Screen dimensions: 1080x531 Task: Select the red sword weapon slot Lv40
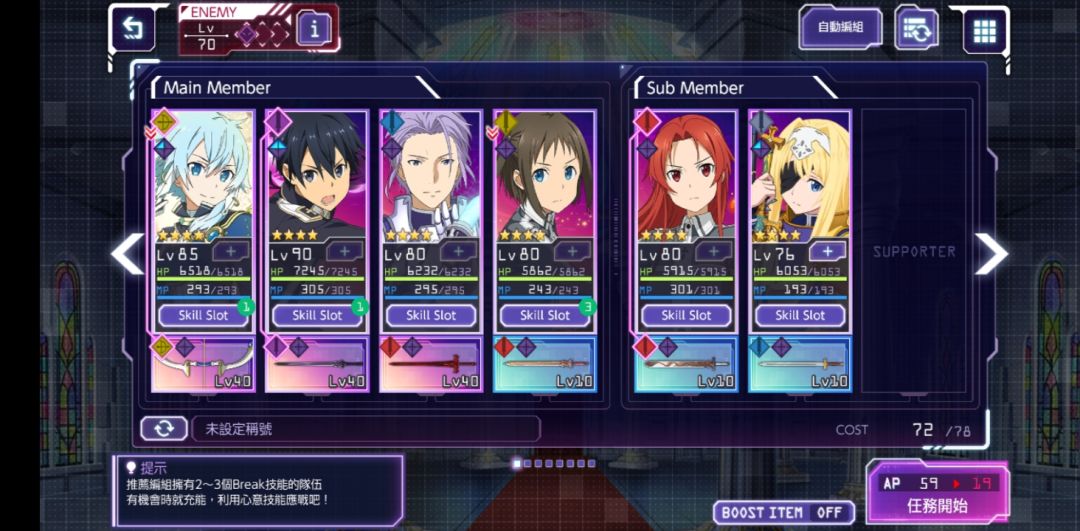point(431,364)
